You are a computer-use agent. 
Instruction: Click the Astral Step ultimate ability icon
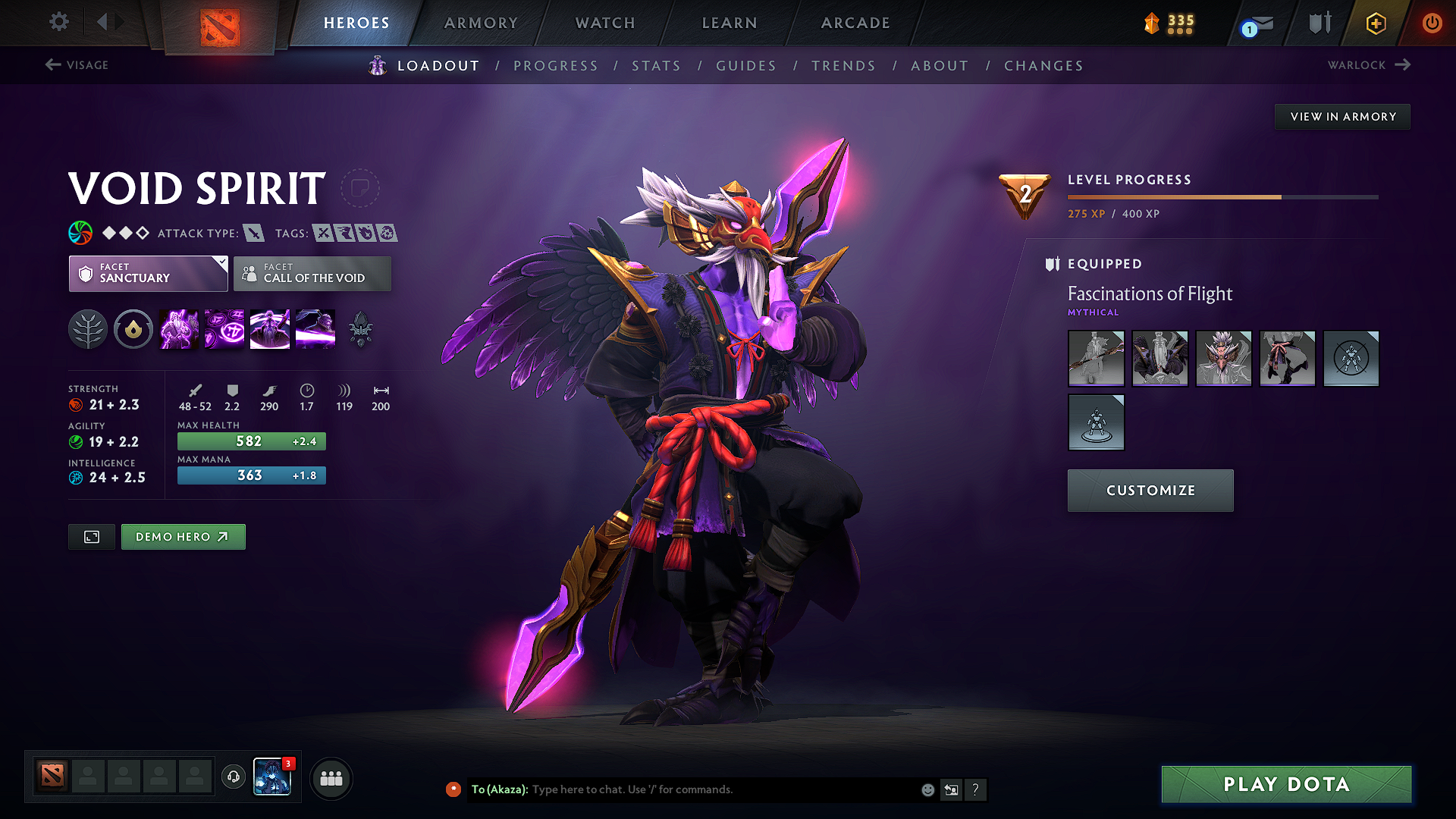pyautogui.click(x=315, y=328)
